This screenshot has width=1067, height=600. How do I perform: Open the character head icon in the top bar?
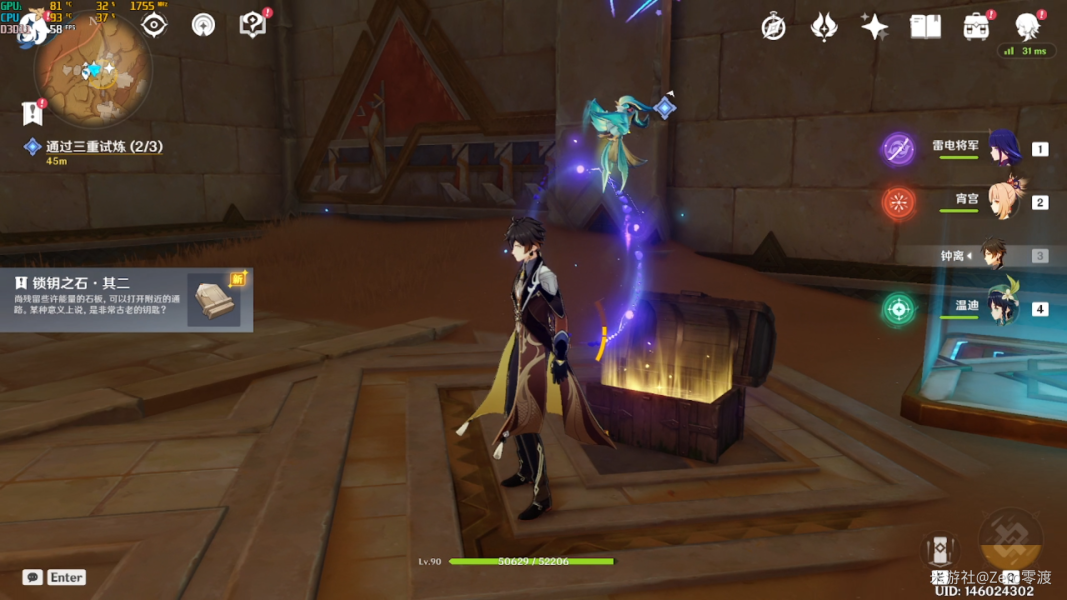coord(1027,27)
